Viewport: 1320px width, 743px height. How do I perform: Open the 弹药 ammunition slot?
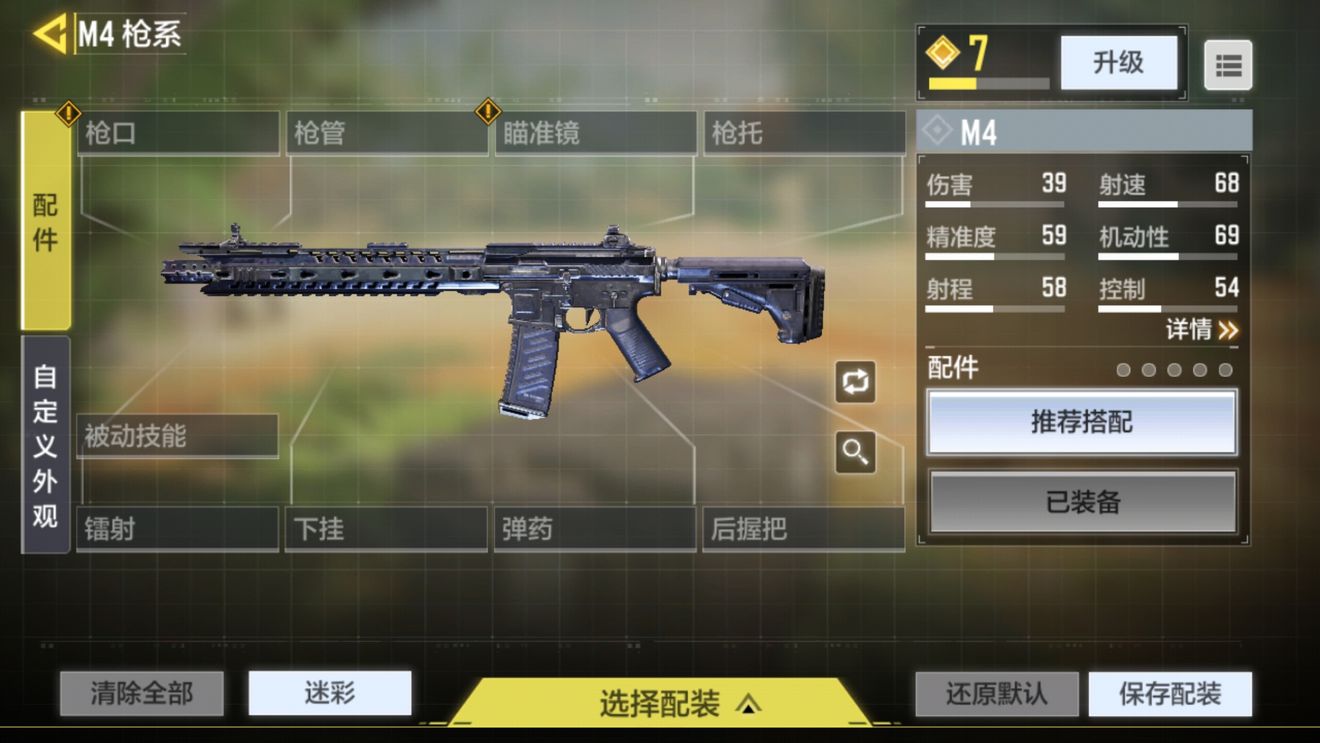tap(595, 529)
